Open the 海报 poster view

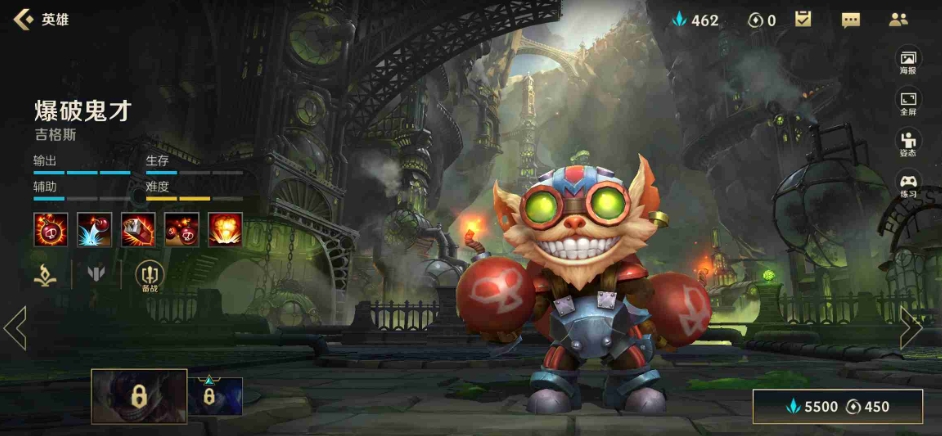point(907,62)
